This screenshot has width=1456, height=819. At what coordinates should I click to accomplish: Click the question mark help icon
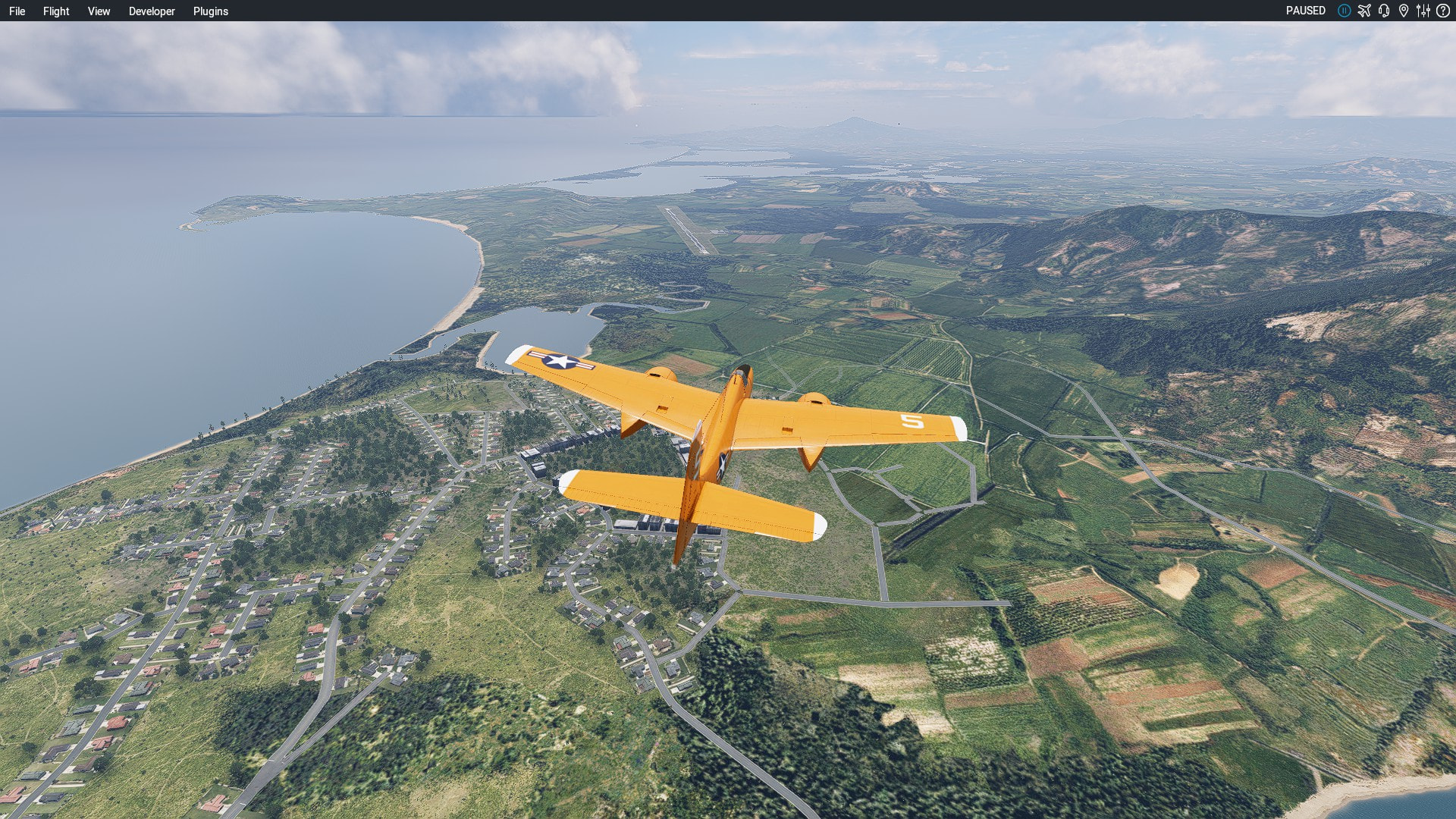[x=1443, y=11]
